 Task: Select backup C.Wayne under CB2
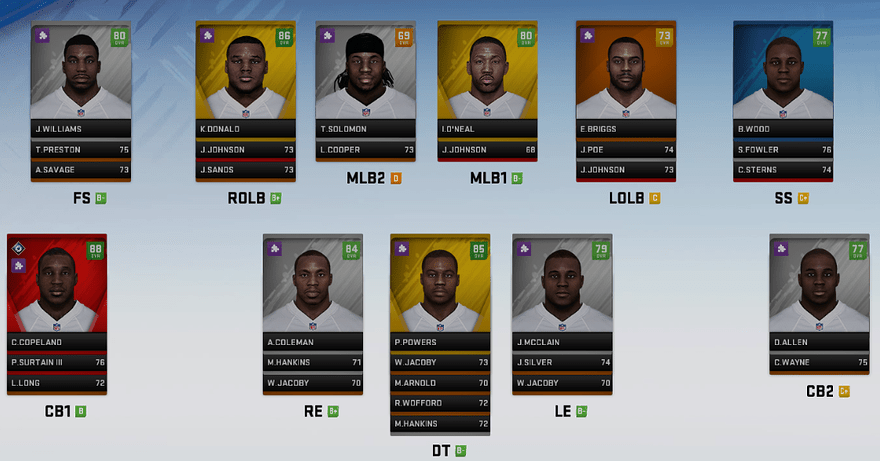point(818,362)
